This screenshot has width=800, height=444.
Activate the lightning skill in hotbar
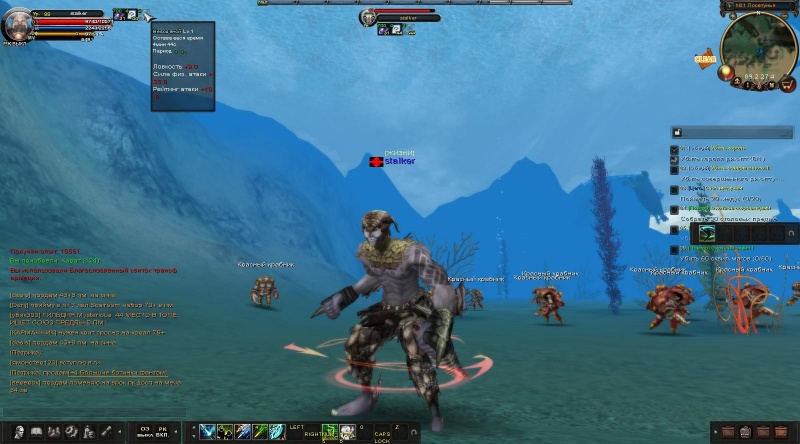208,432
